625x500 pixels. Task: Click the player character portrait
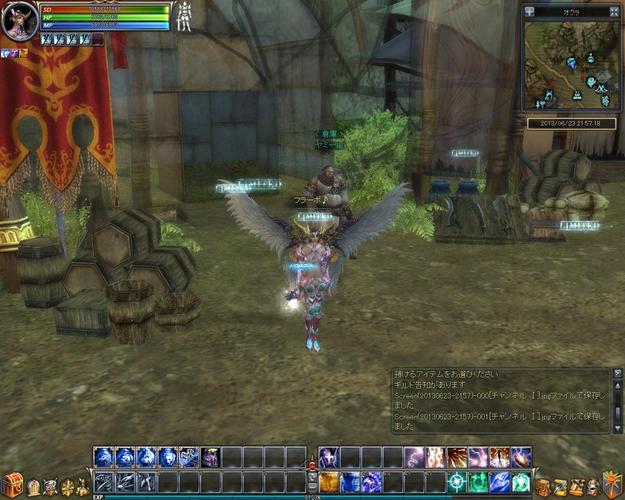point(19,20)
